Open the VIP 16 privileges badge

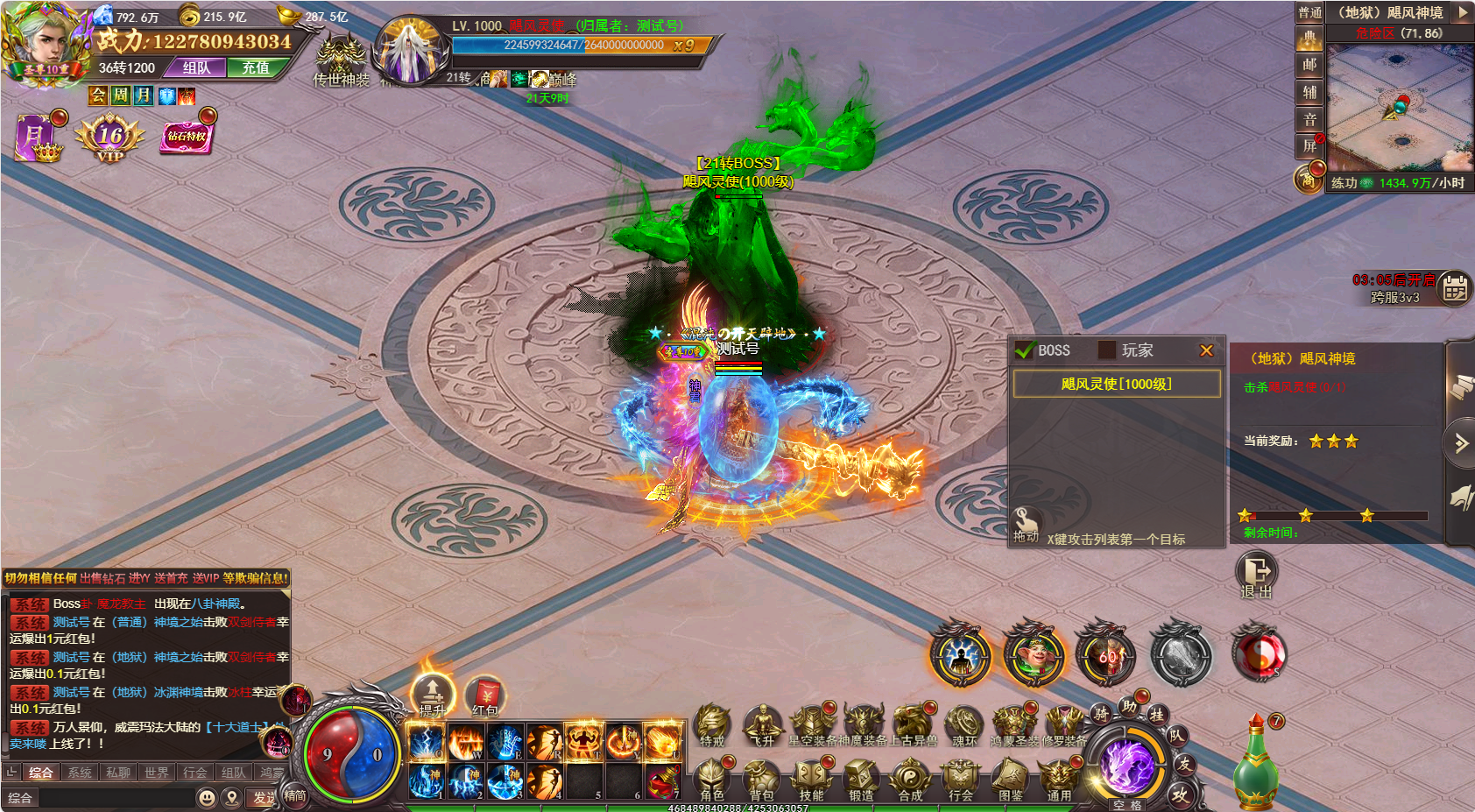(x=110, y=138)
